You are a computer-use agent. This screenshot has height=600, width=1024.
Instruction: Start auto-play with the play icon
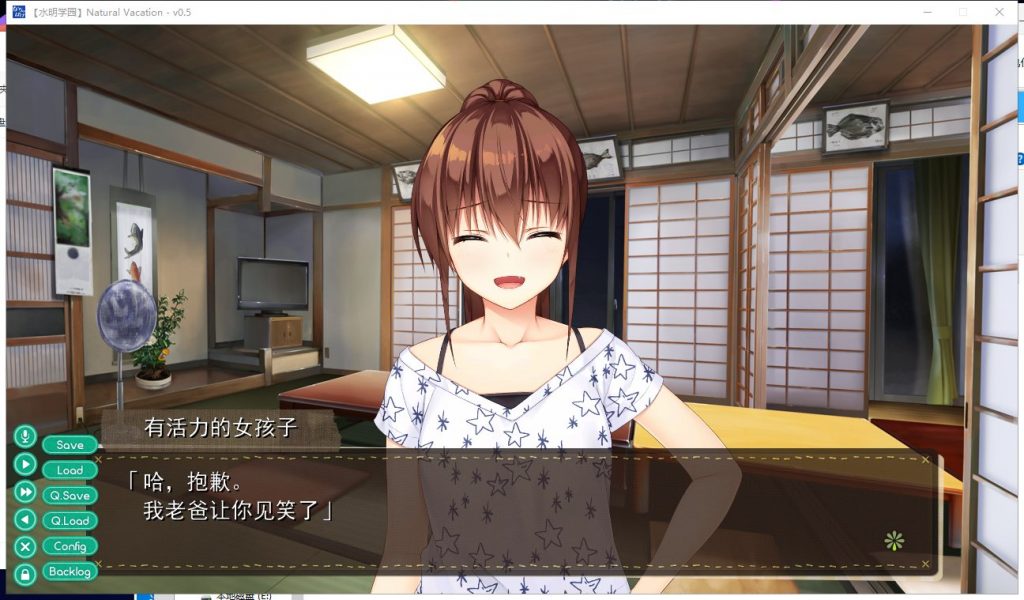click(25, 464)
